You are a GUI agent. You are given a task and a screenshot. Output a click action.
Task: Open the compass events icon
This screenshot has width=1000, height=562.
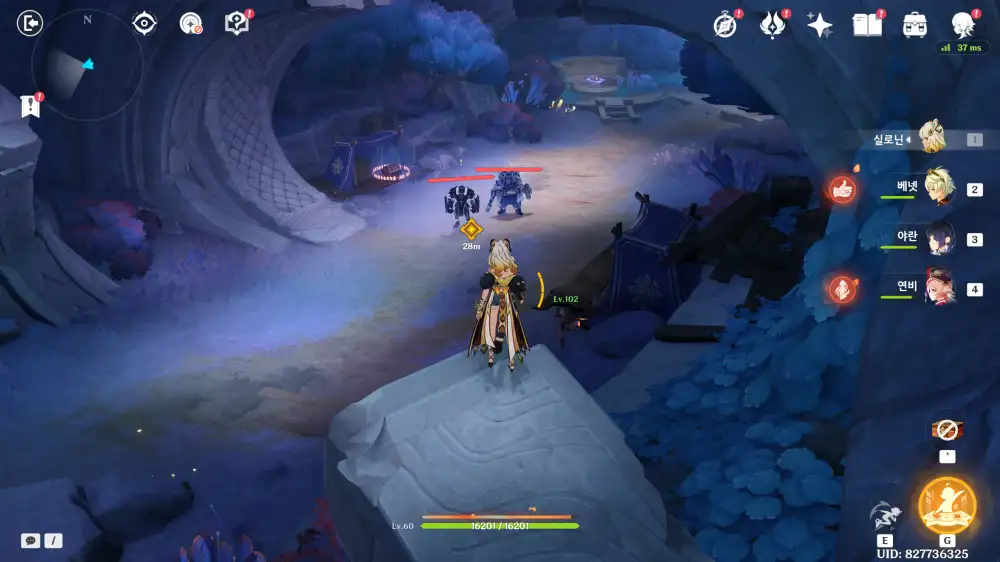click(725, 25)
